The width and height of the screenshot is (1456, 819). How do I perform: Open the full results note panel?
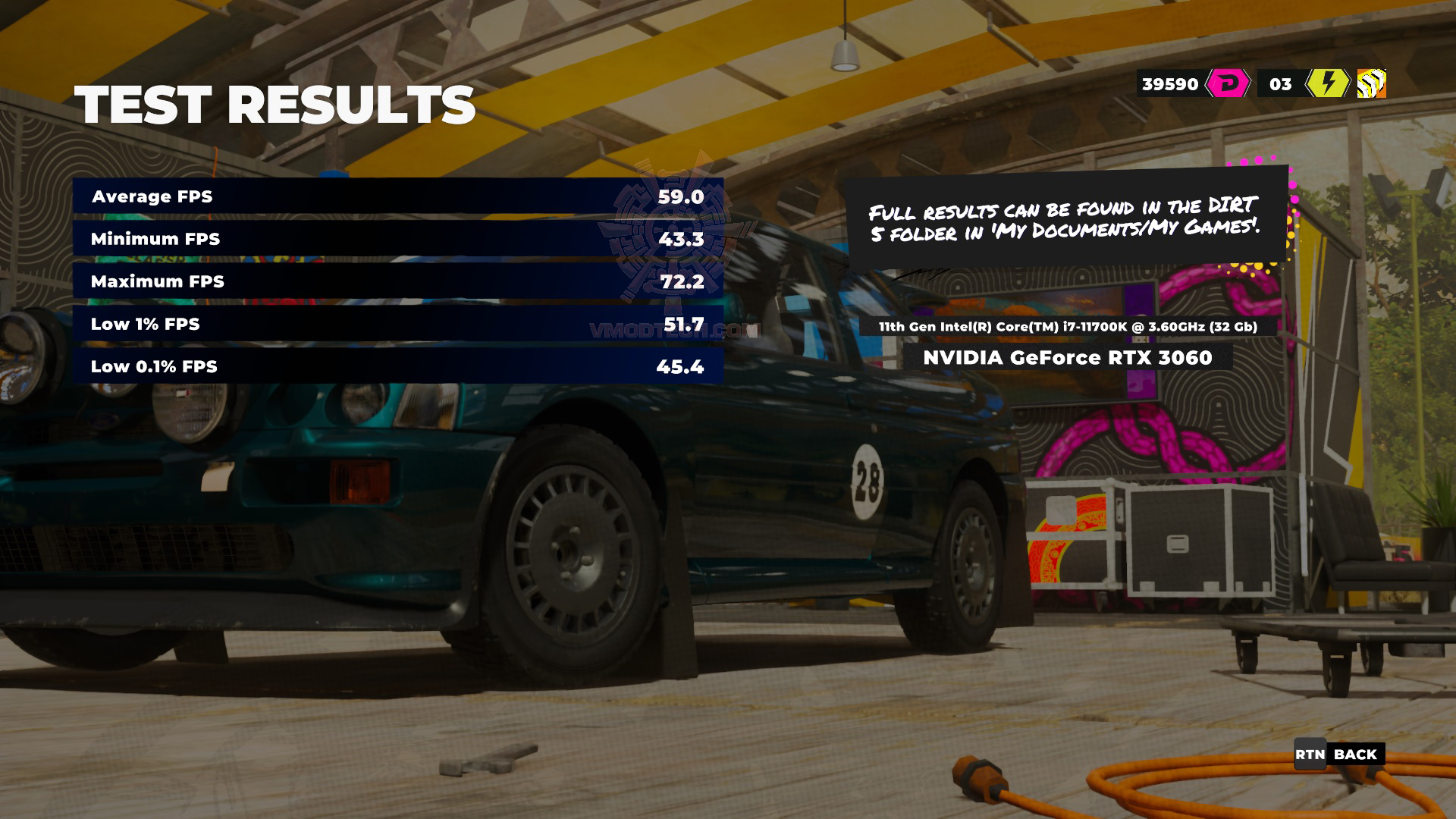click(x=1072, y=220)
